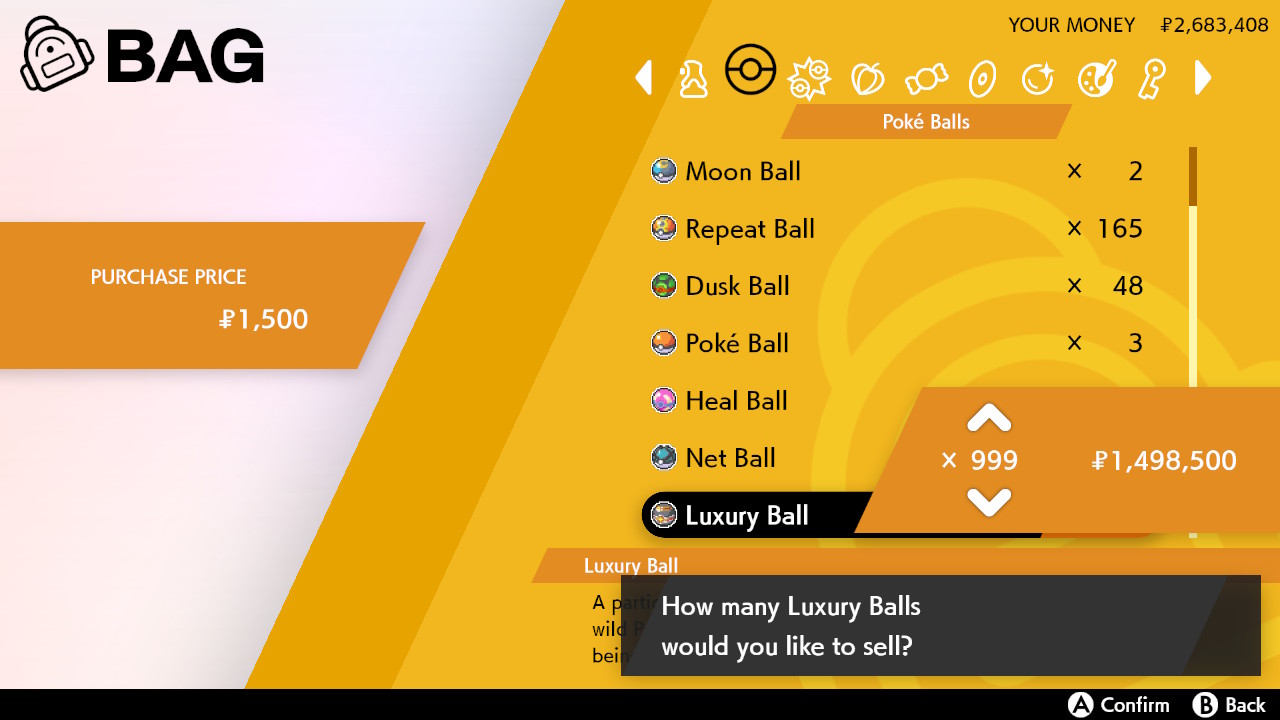Select the Poké Balls pocket icon
1280x720 pixels.
(x=751, y=70)
